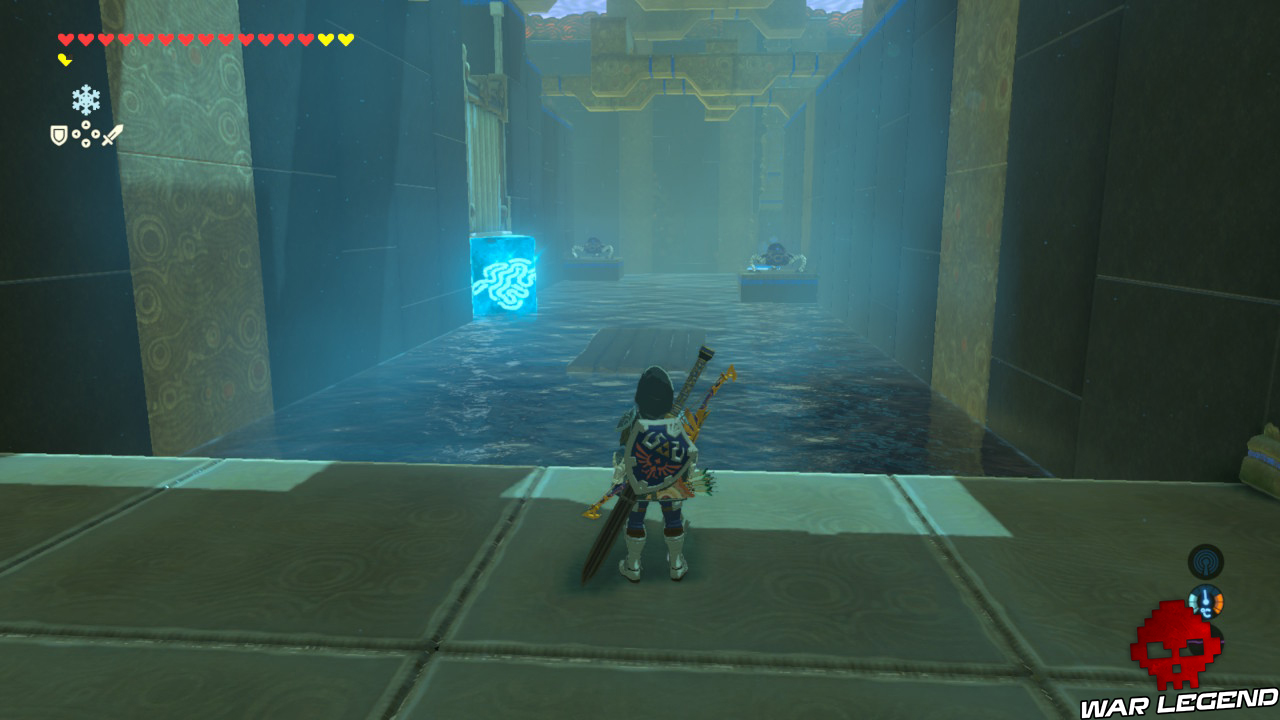Click the d-pad quick-select icon

pos(86,133)
